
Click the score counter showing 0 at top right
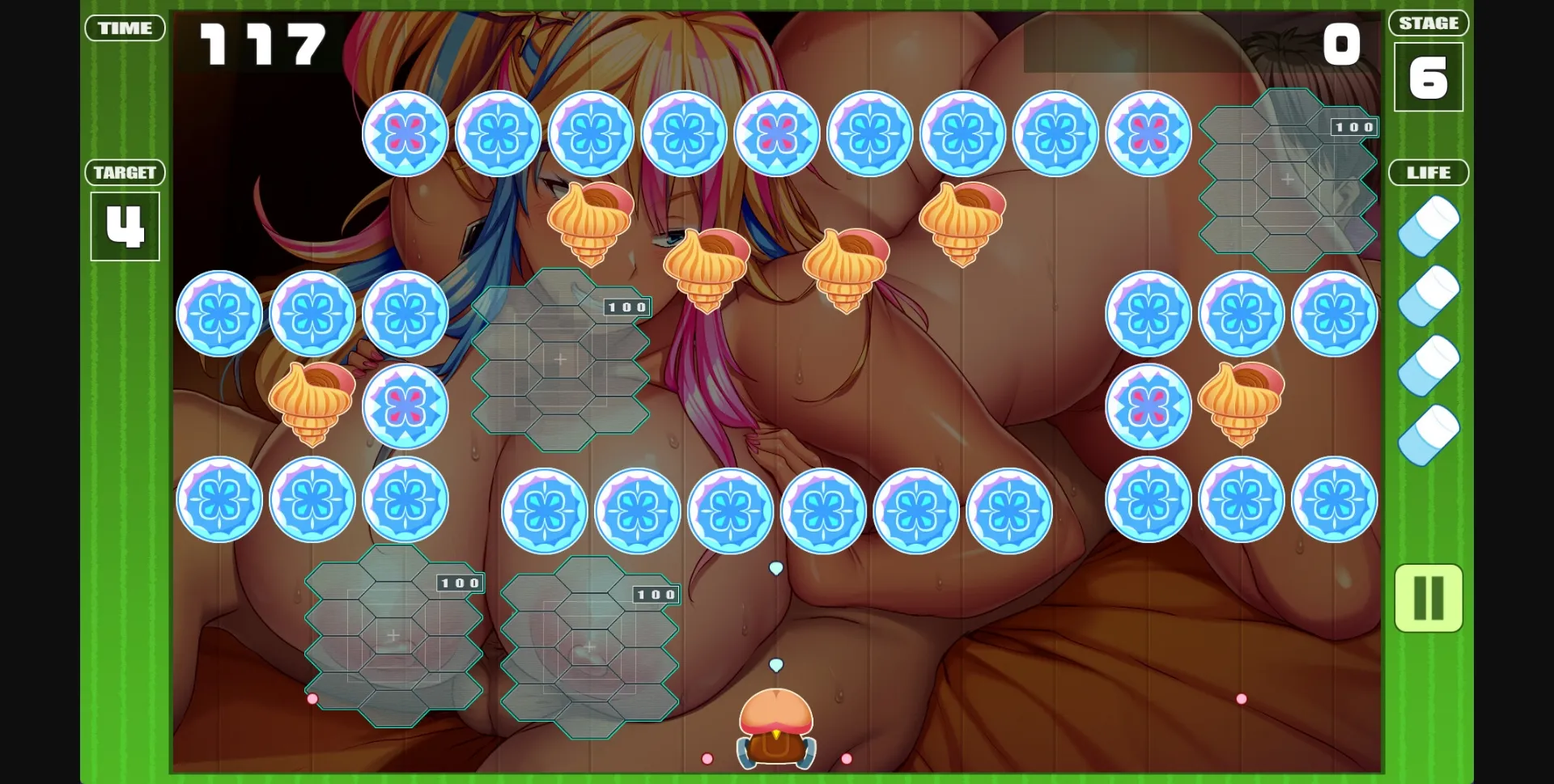click(x=1341, y=44)
